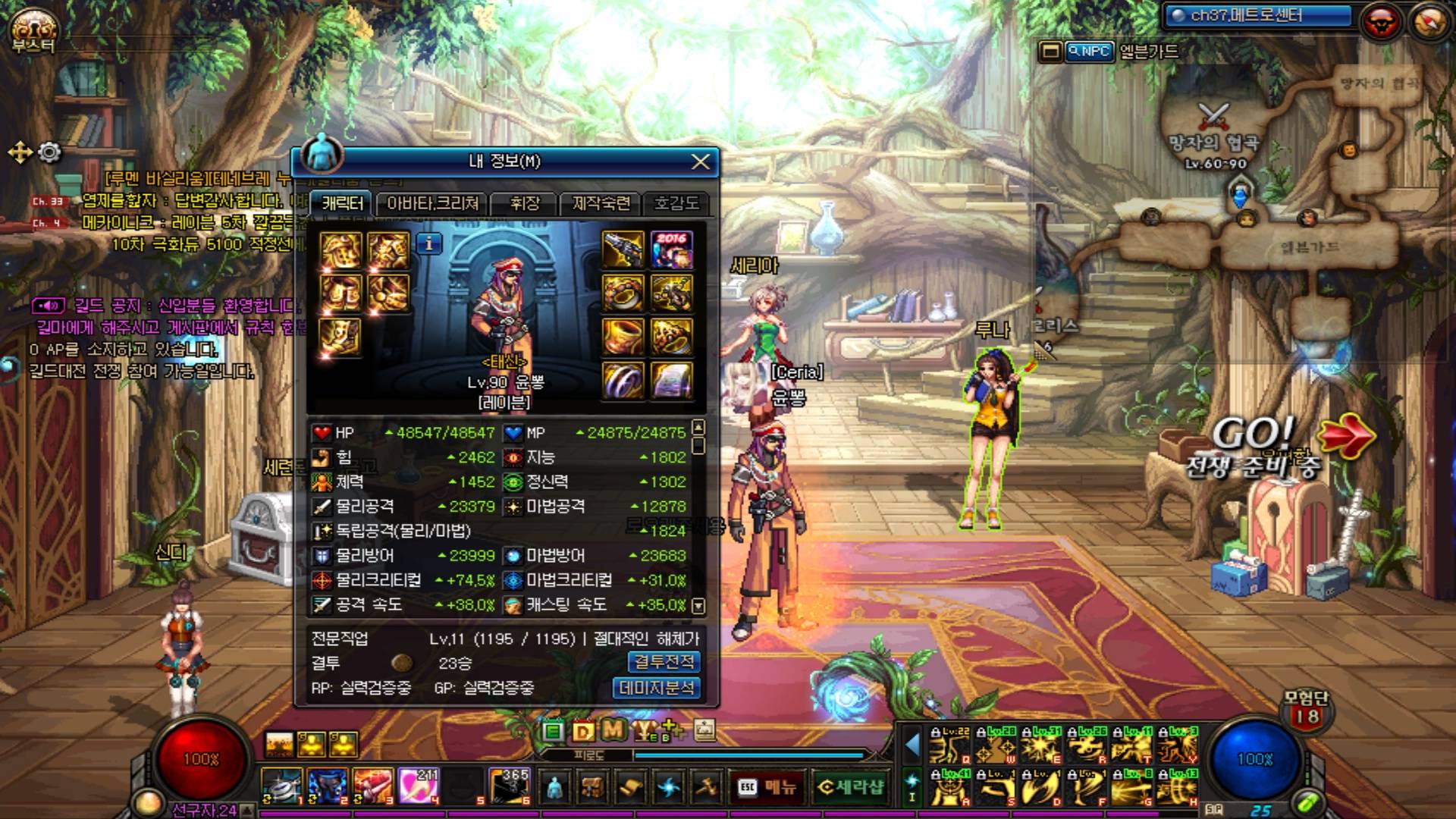Open the channel selector ch37 메트로센터

pos(1259,16)
